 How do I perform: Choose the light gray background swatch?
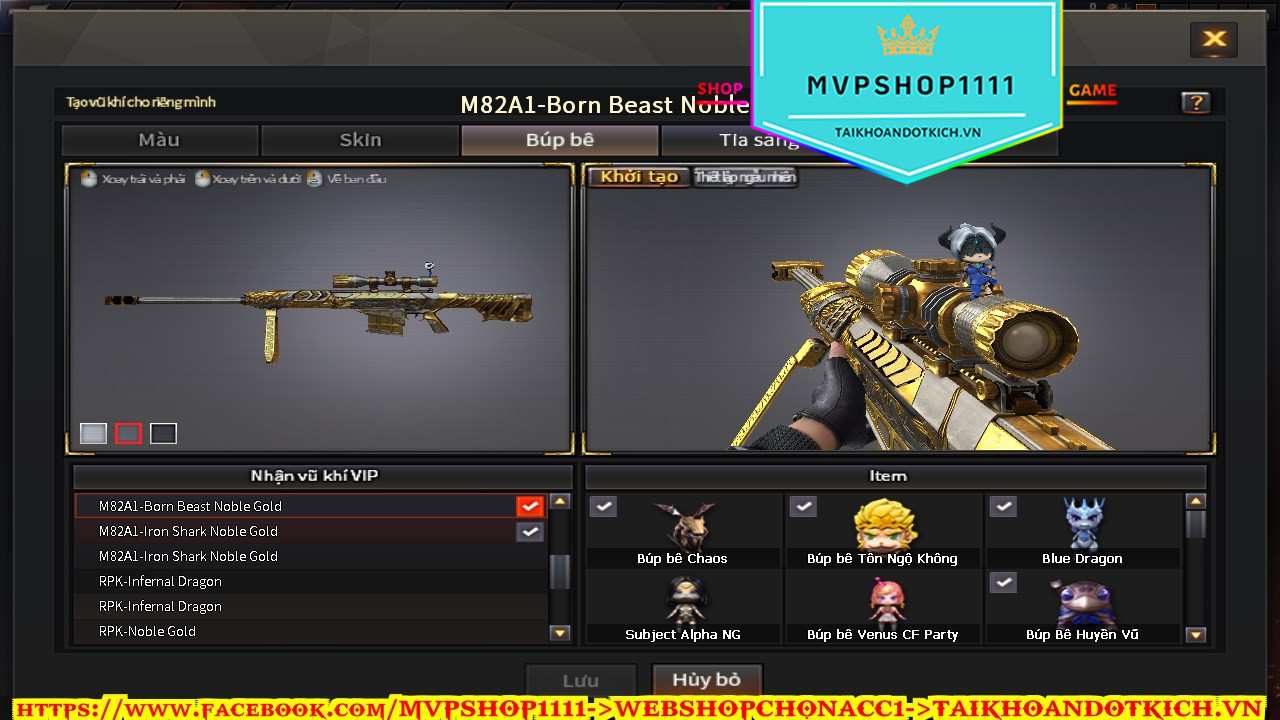(93, 433)
